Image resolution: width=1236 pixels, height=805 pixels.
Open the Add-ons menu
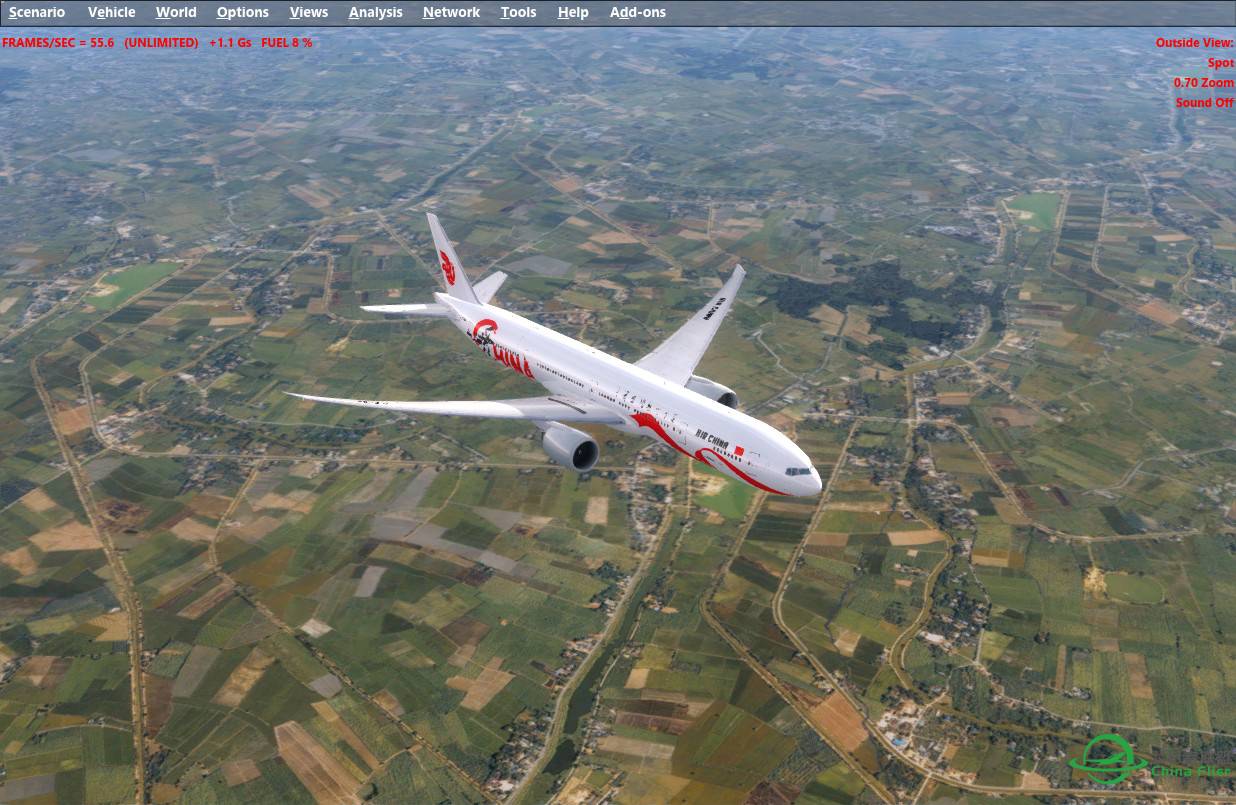[637, 12]
